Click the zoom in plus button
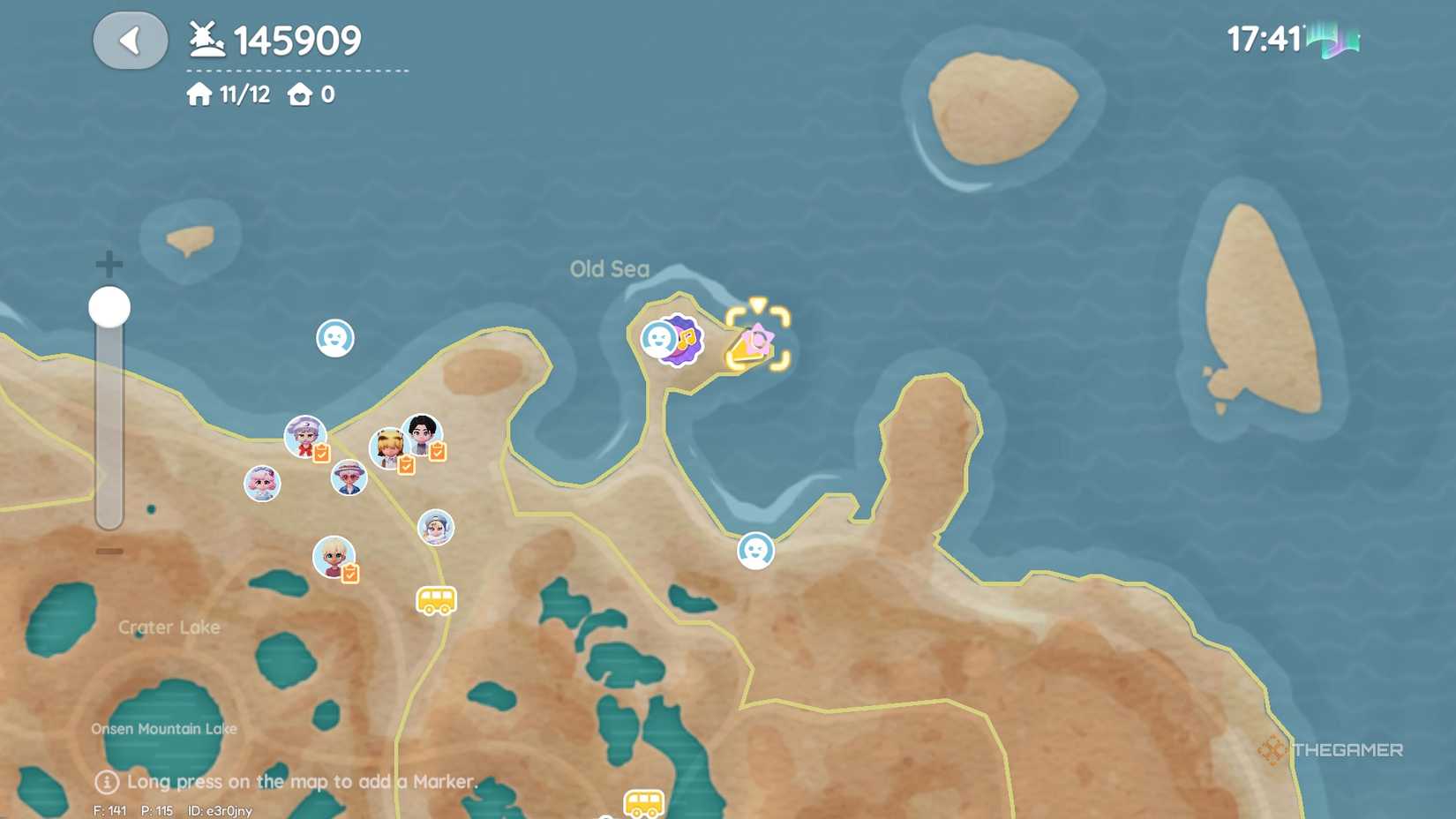Viewport: 1456px width, 819px height. pos(108,261)
